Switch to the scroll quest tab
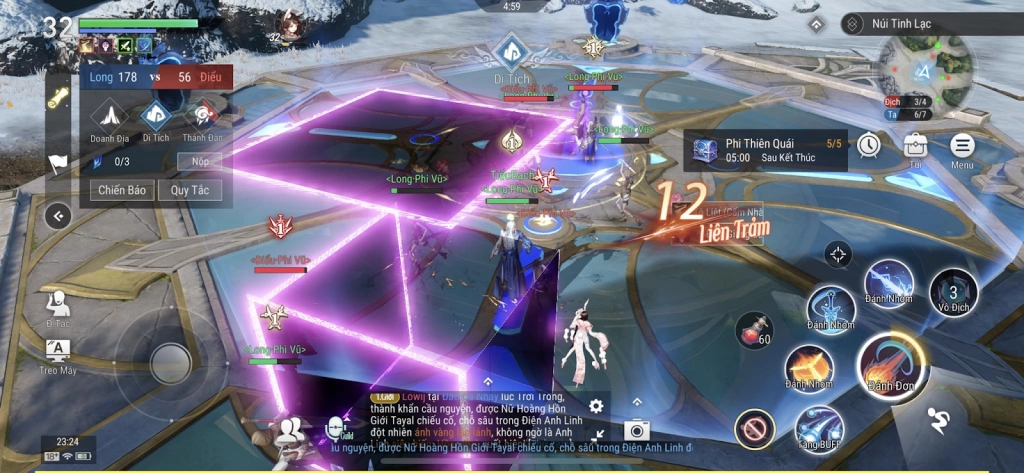The image size is (1024, 473). click(59, 99)
